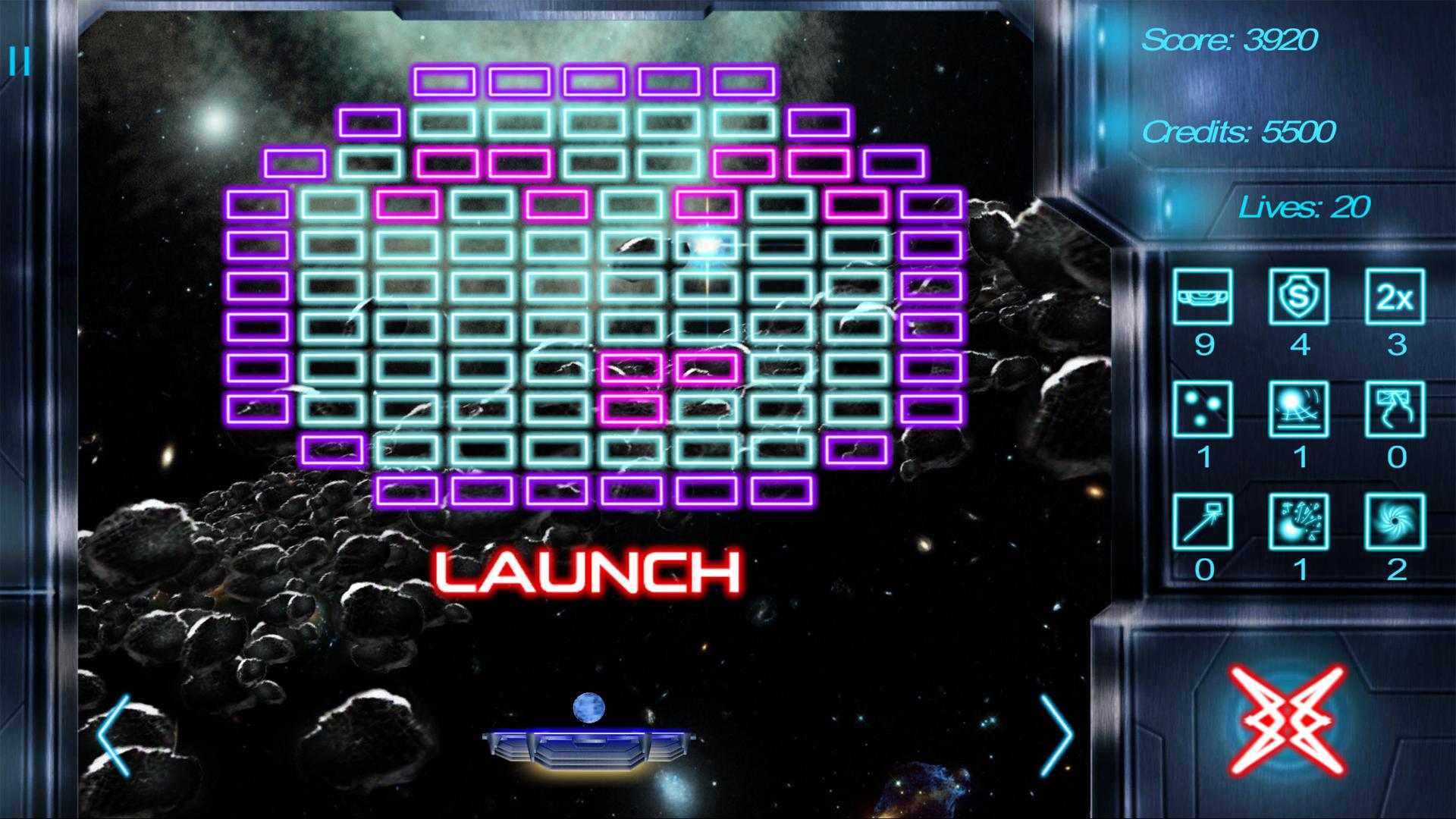Image resolution: width=1456 pixels, height=819 pixels.
Task: Pause the game with the pause icon
Action: pos(20,62)
